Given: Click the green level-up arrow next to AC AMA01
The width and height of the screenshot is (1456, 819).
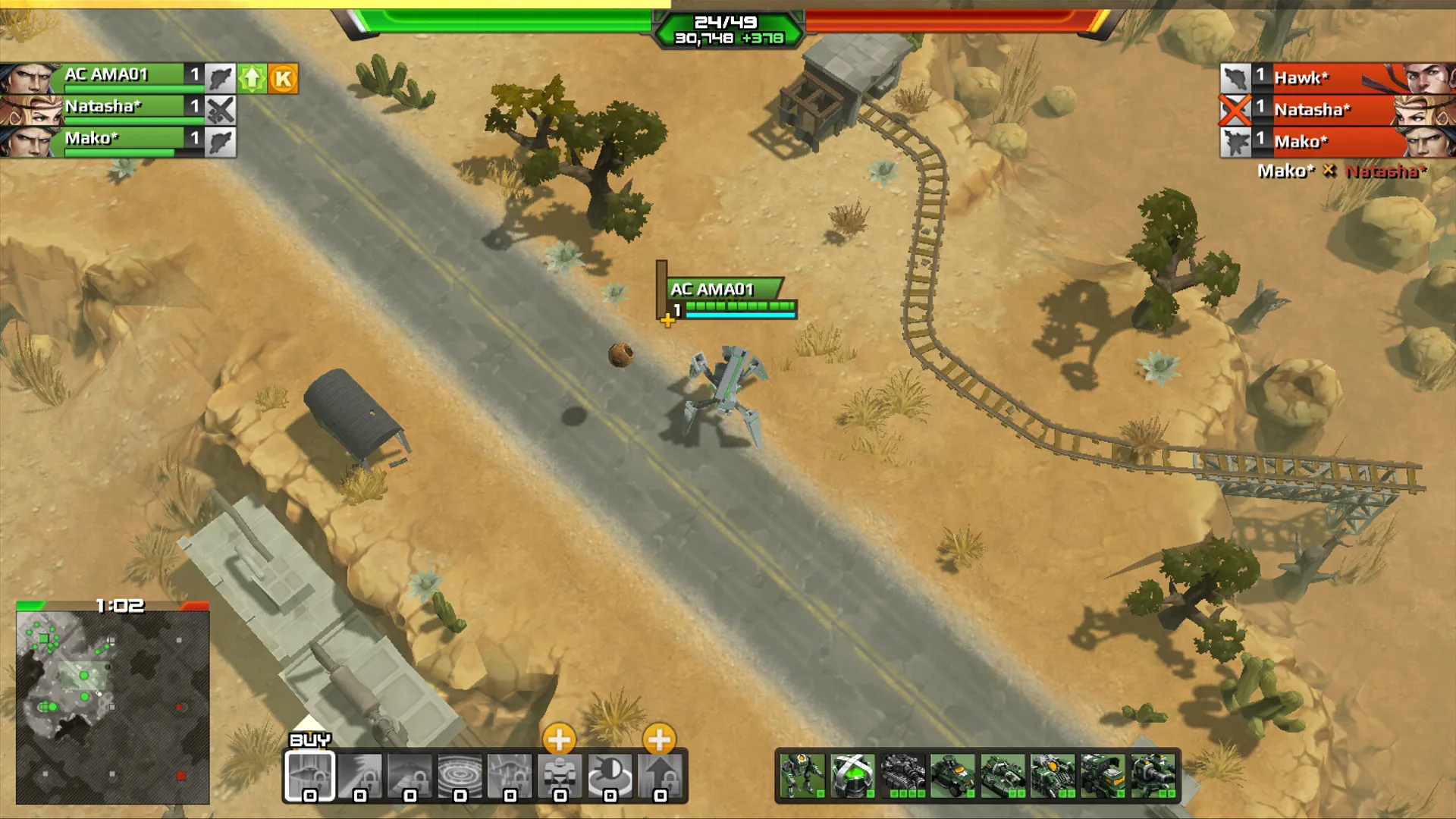Looking at the screenshot, I should tap(250, 77).
